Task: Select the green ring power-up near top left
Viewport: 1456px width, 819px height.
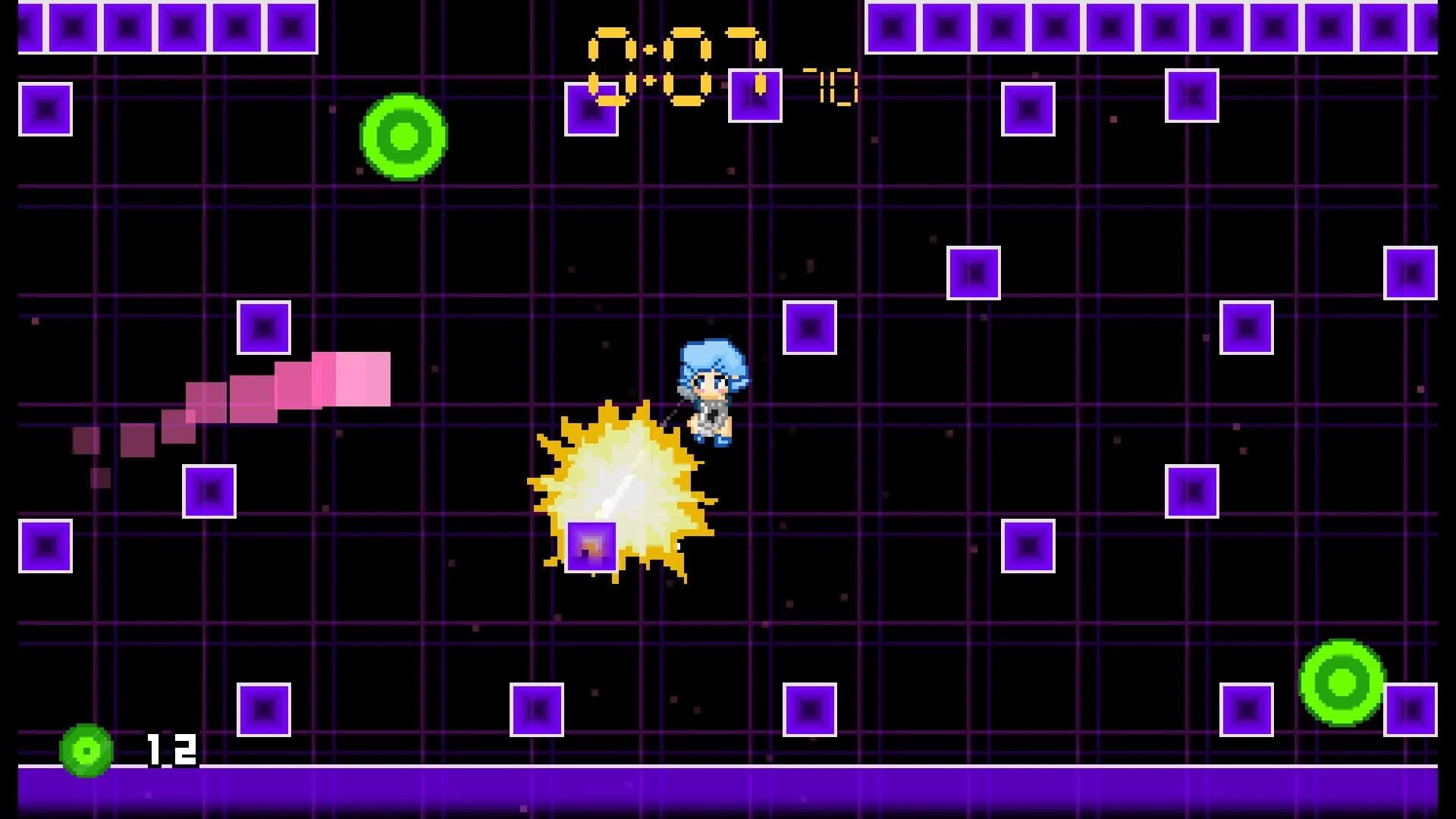Action: (x=404, y=138)
